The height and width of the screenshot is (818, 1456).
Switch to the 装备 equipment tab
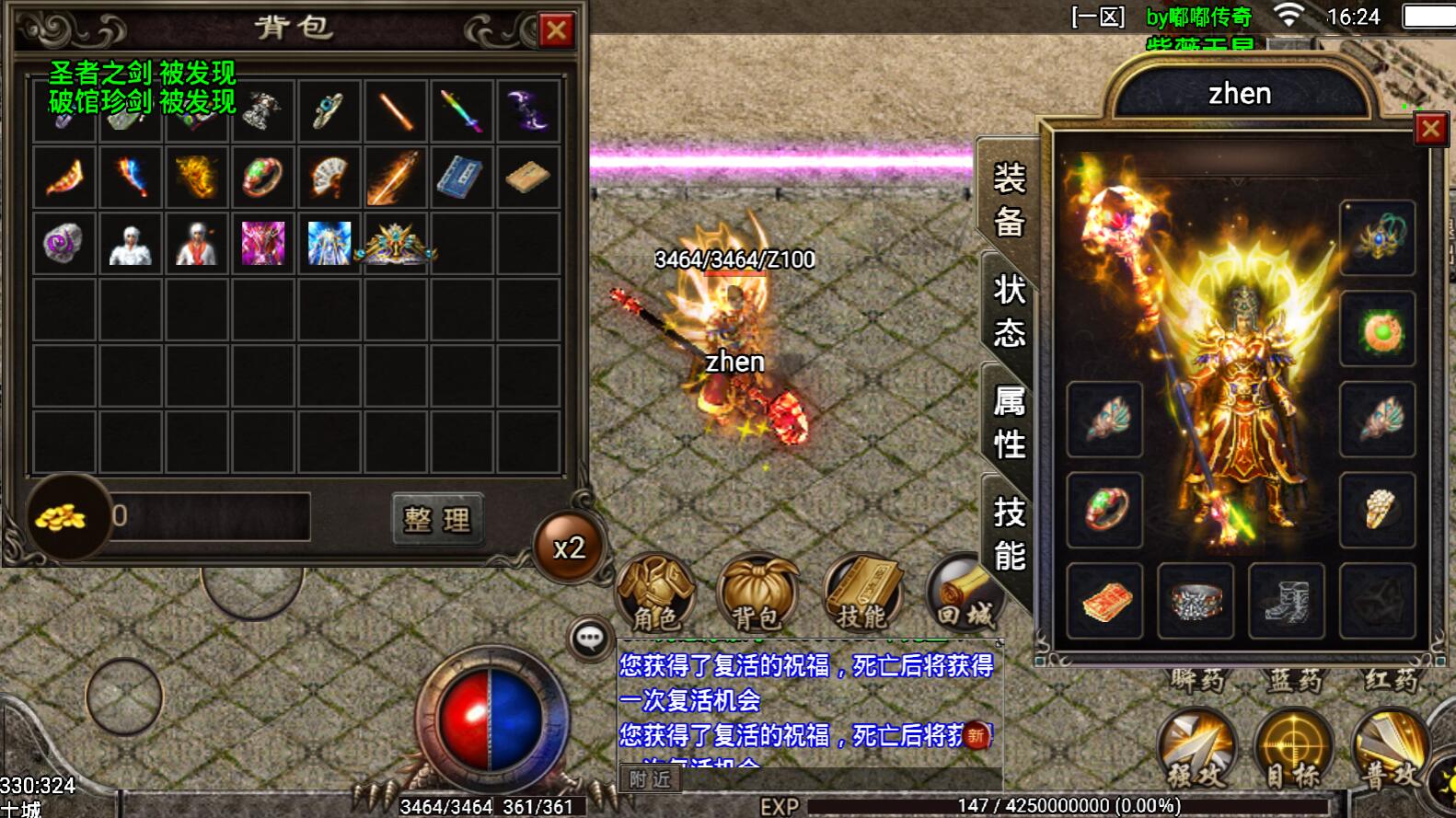[1009, 200]
